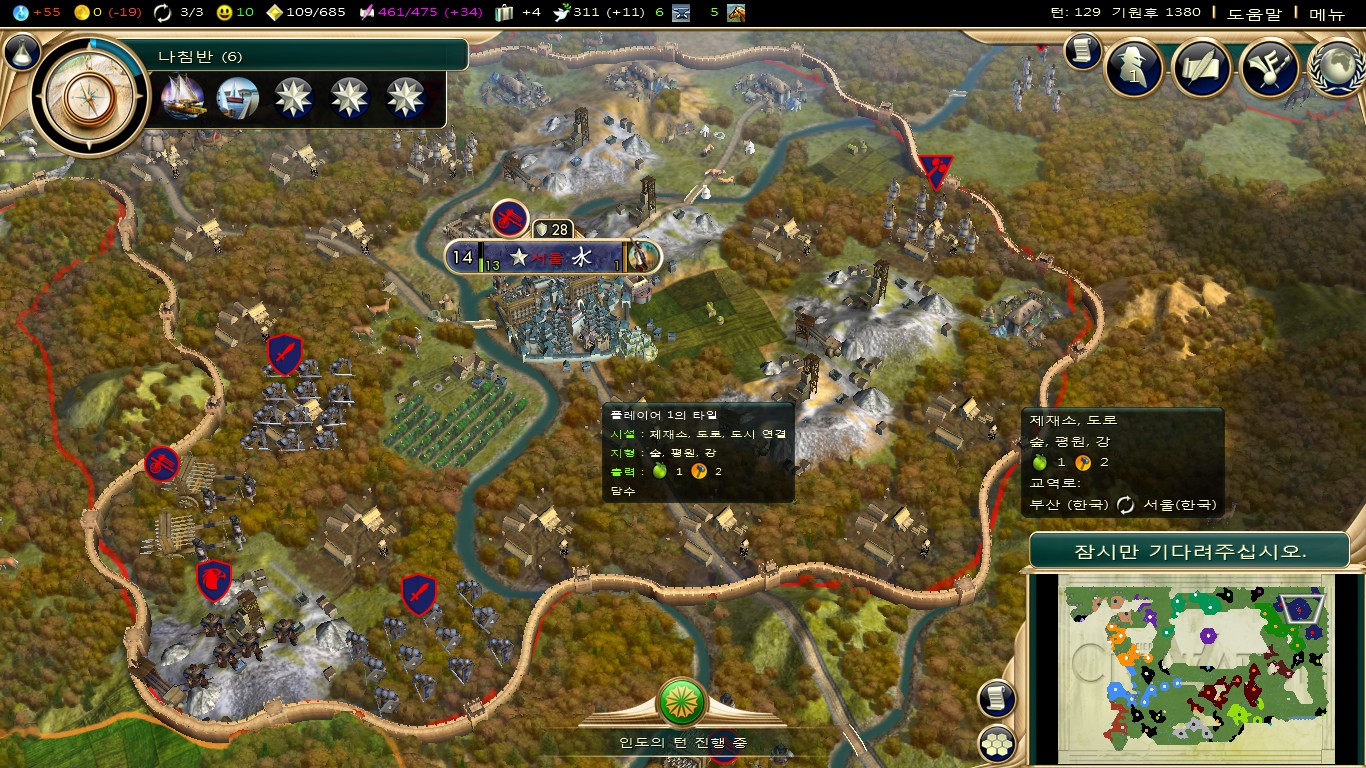Open social policies scroll-and-quill icon
The height and width of the screenshot is (768, 1366).
[1201, 67]
